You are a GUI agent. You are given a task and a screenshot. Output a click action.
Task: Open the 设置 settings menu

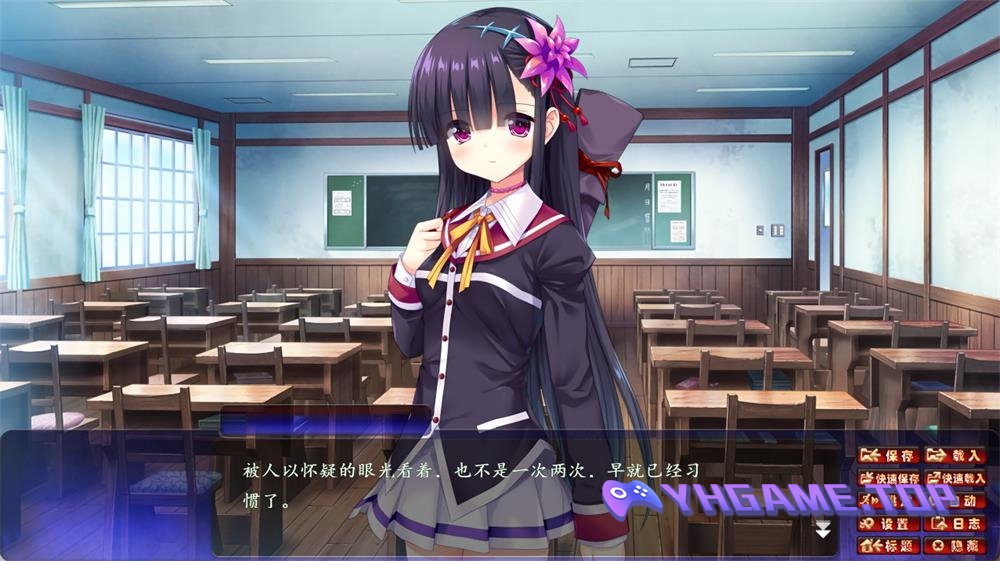pos(889,523)
